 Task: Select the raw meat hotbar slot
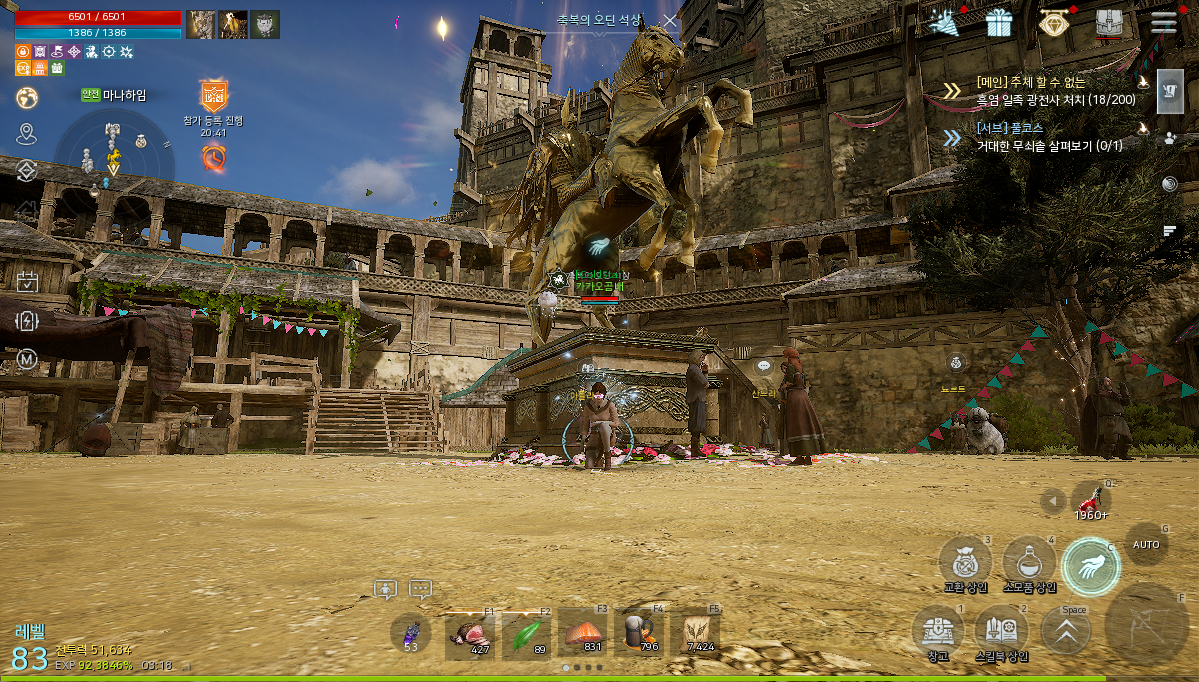[x=469, y=634]
